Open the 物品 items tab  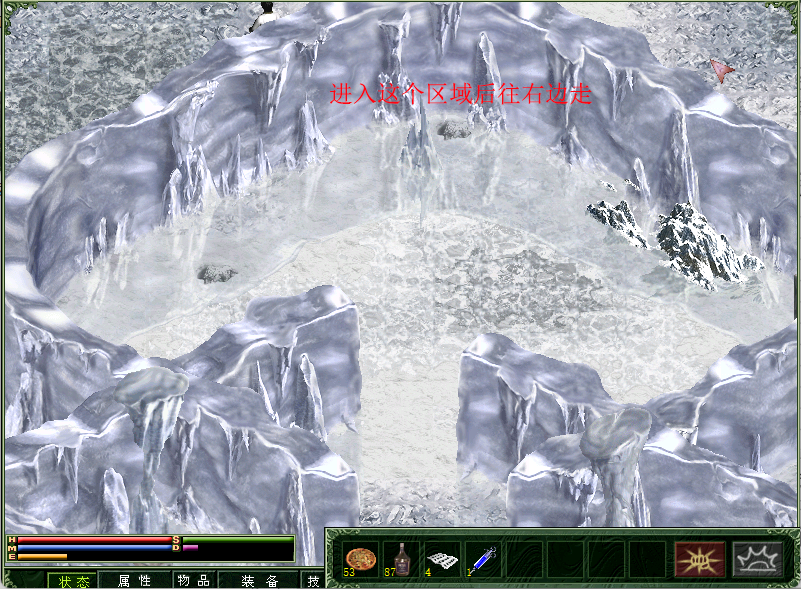[x=191, y=580]
